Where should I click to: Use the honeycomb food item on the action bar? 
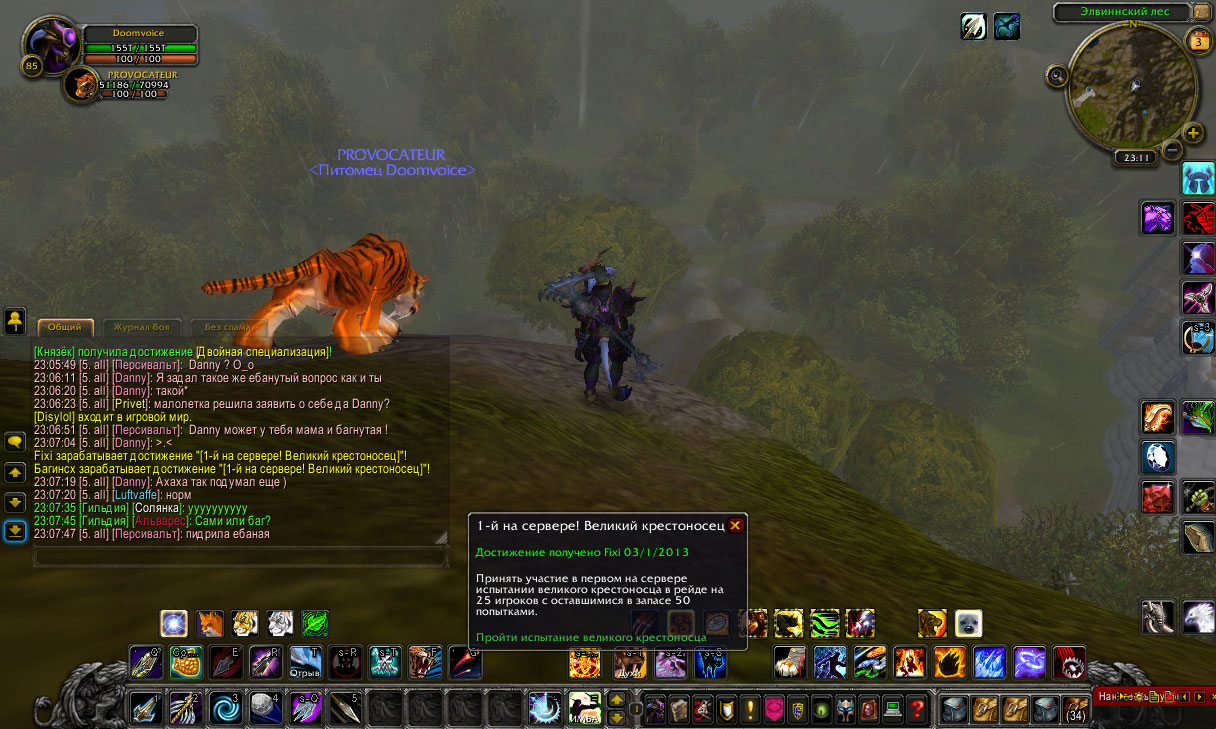186,662
